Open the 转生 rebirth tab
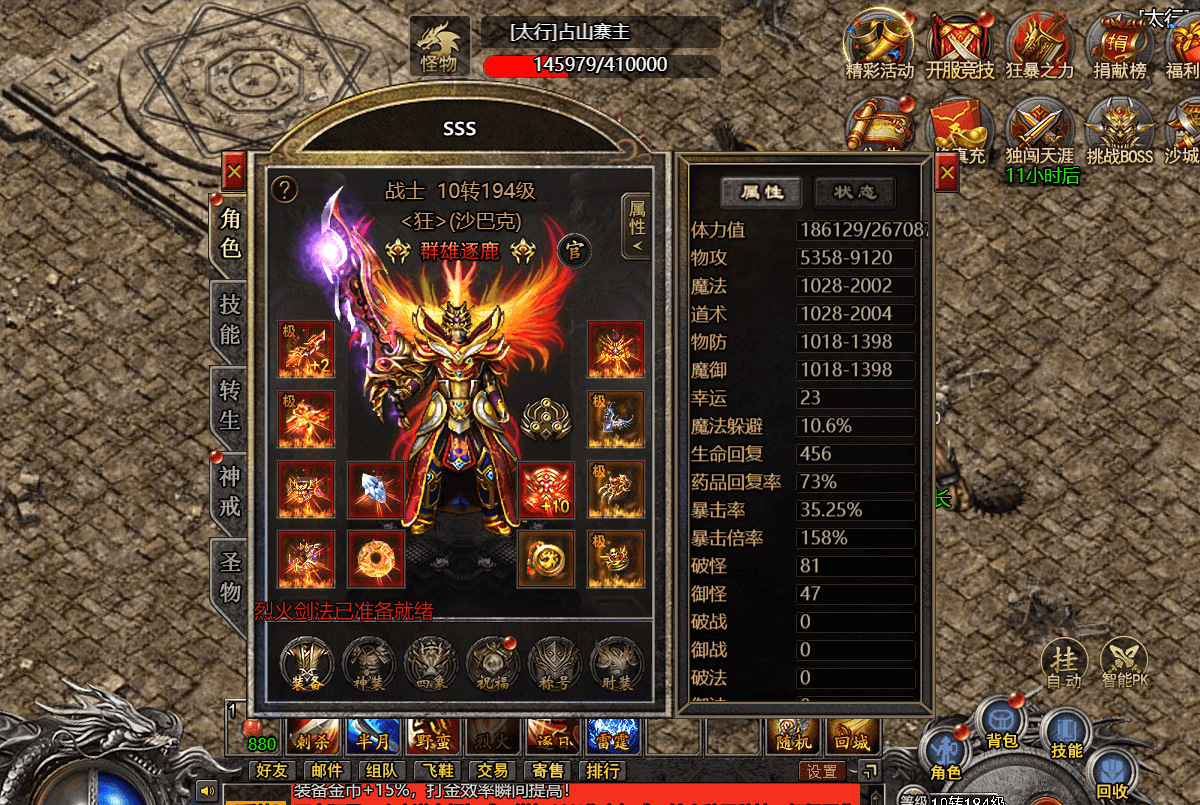This screenshot has height=805, width=1200. pyautogui.click(x=231, y=406)
